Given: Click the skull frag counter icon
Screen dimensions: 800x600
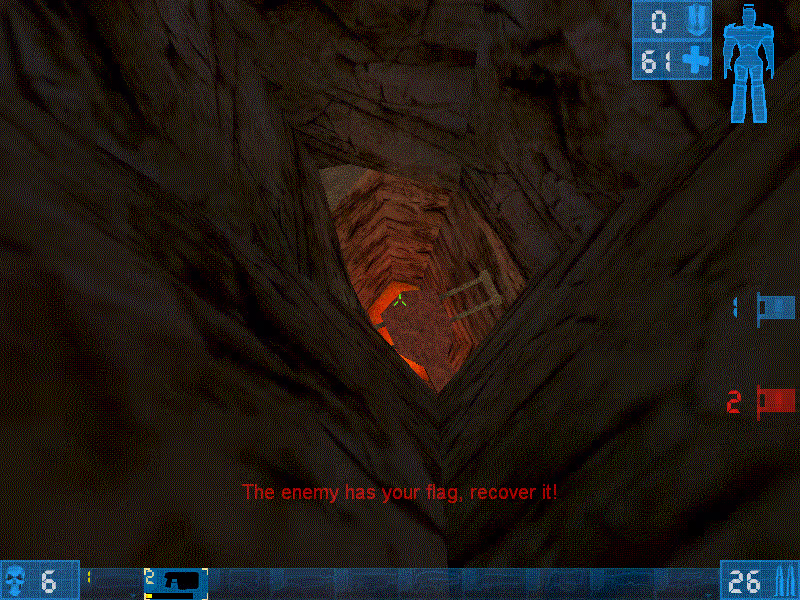Looking at the screenshot, I should click(x=17, y=580).
